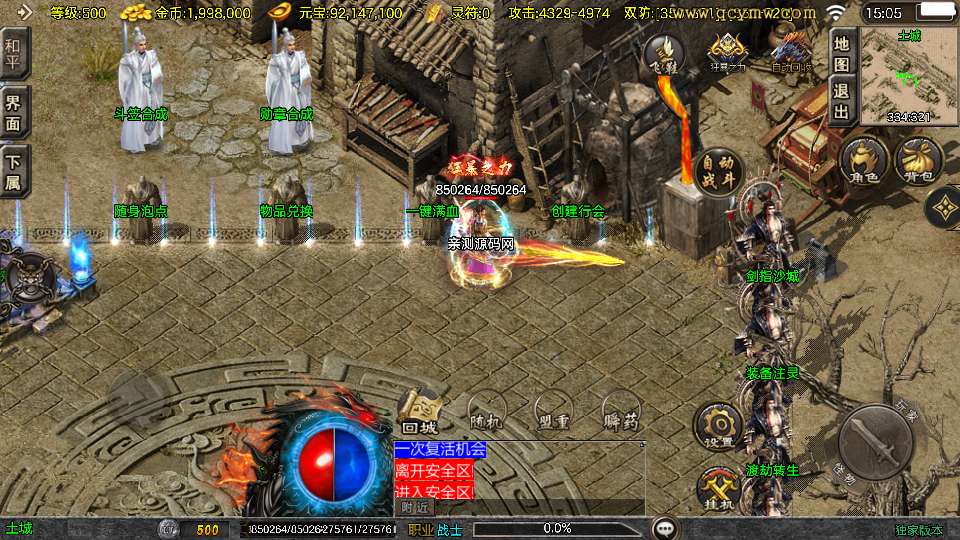Activate the 盟重 teleport button
Viewport: 960px width, 540px height.
pyautogui.click(x=552, y=411)
